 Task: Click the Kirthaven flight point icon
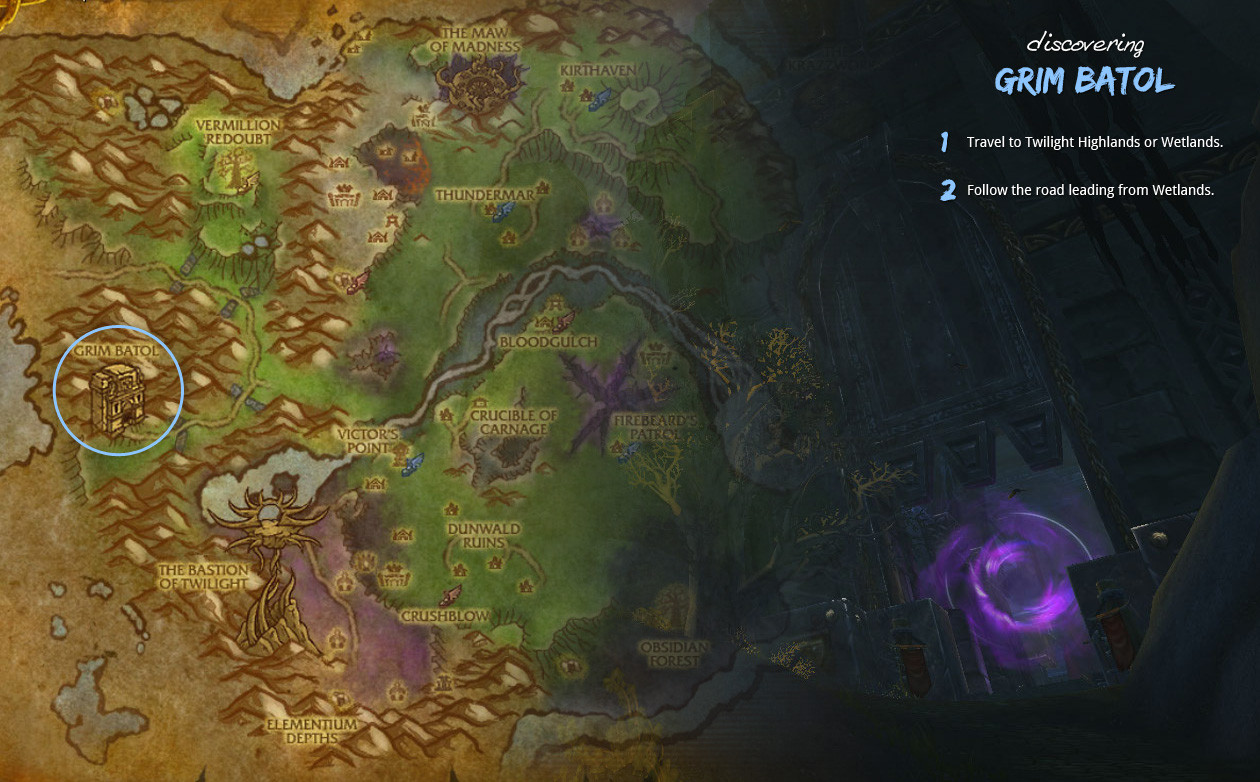coord(600,97)
